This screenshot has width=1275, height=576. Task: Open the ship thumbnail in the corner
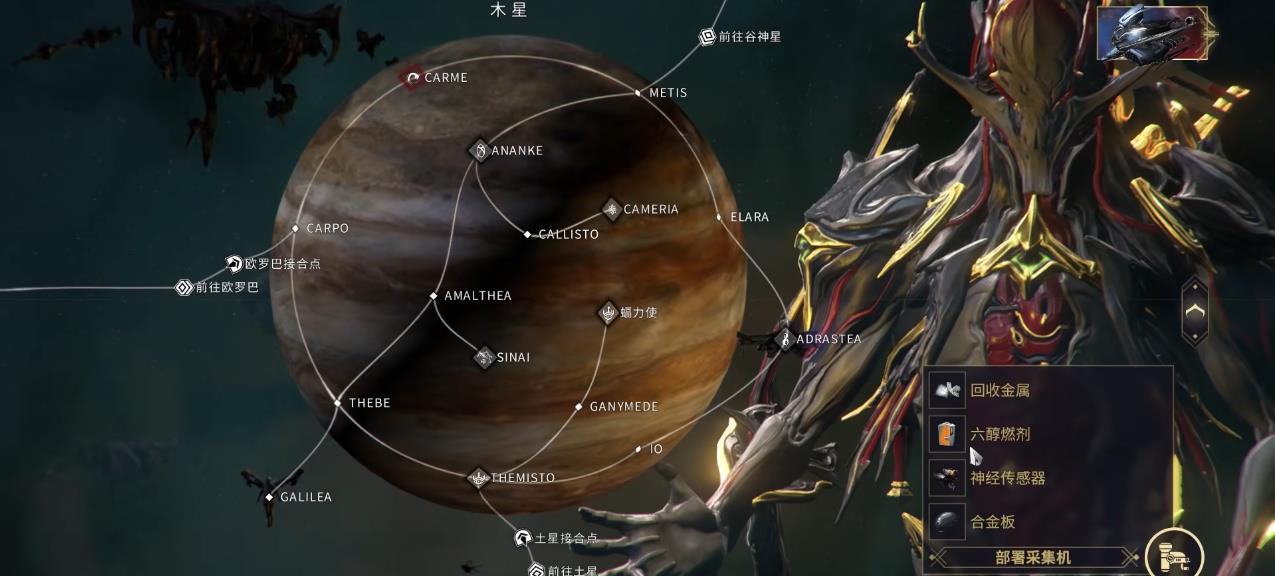(1151, 33)
